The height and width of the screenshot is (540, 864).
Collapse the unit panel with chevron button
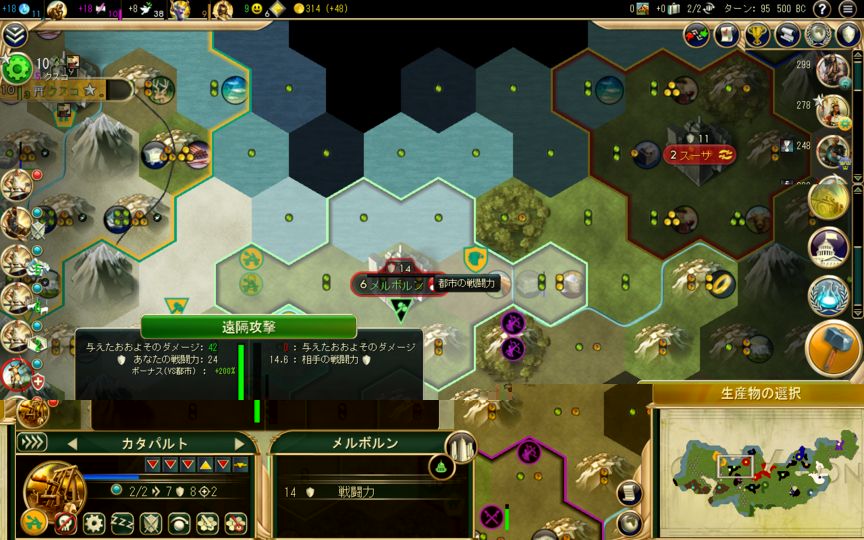pos(32,442)
